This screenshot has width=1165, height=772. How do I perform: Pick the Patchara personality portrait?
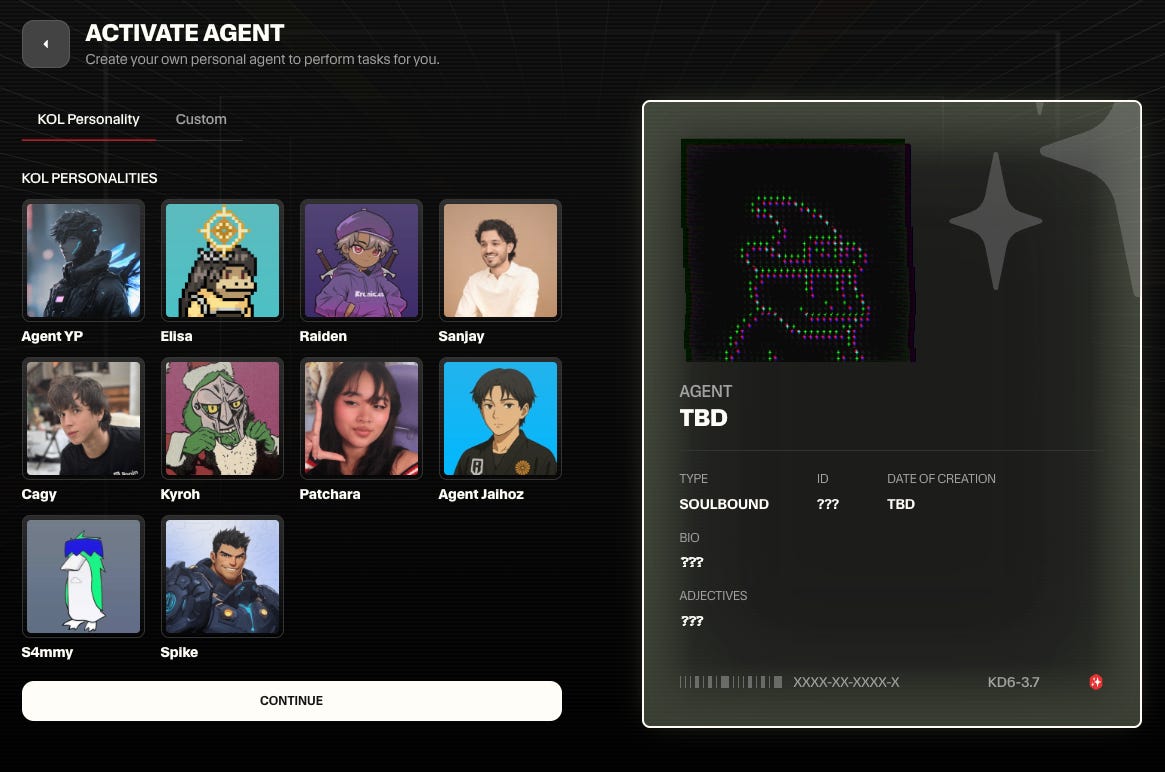click(x=361, y=418)
